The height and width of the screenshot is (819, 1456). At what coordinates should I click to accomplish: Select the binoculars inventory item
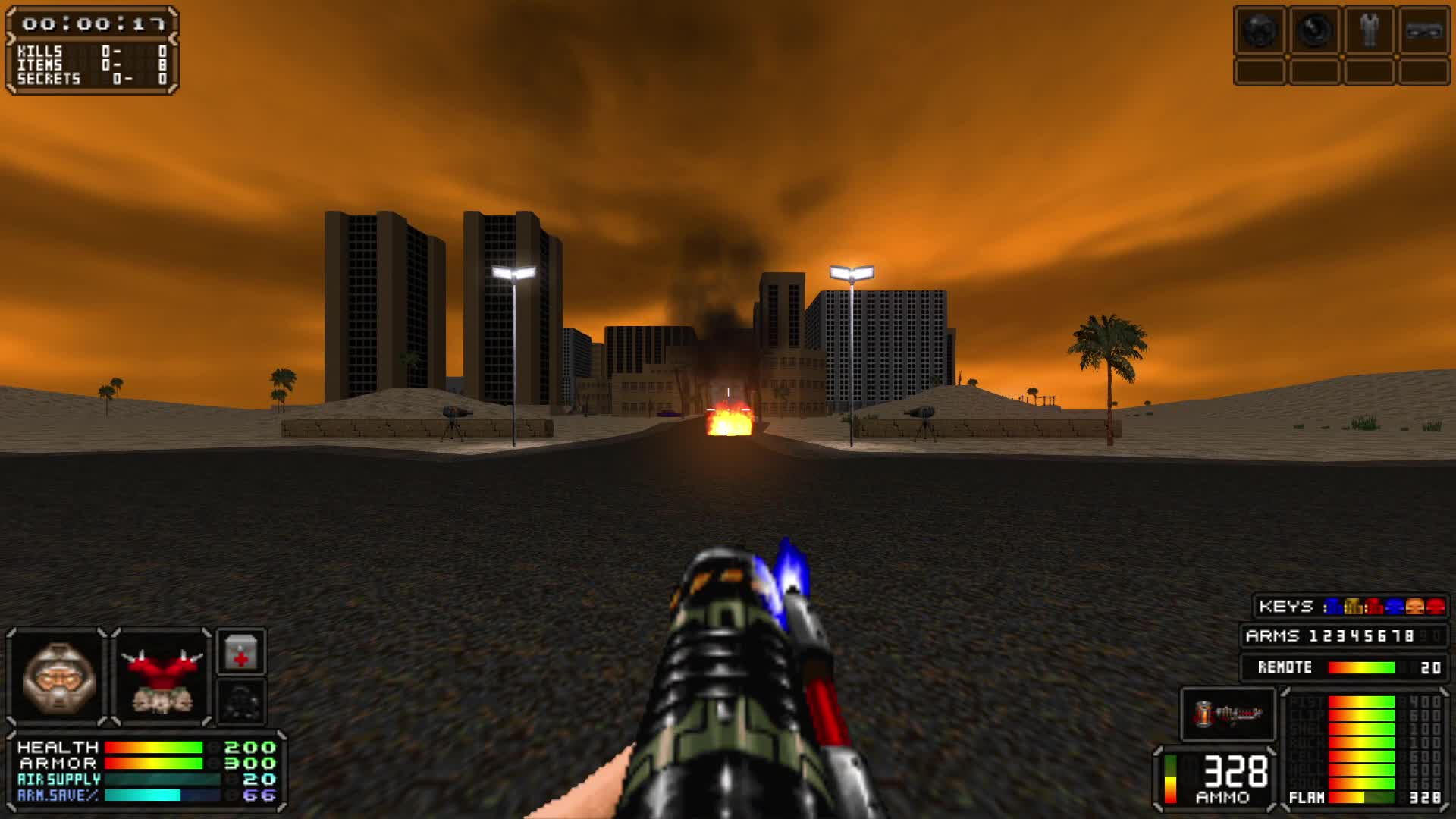point(1425,30)
